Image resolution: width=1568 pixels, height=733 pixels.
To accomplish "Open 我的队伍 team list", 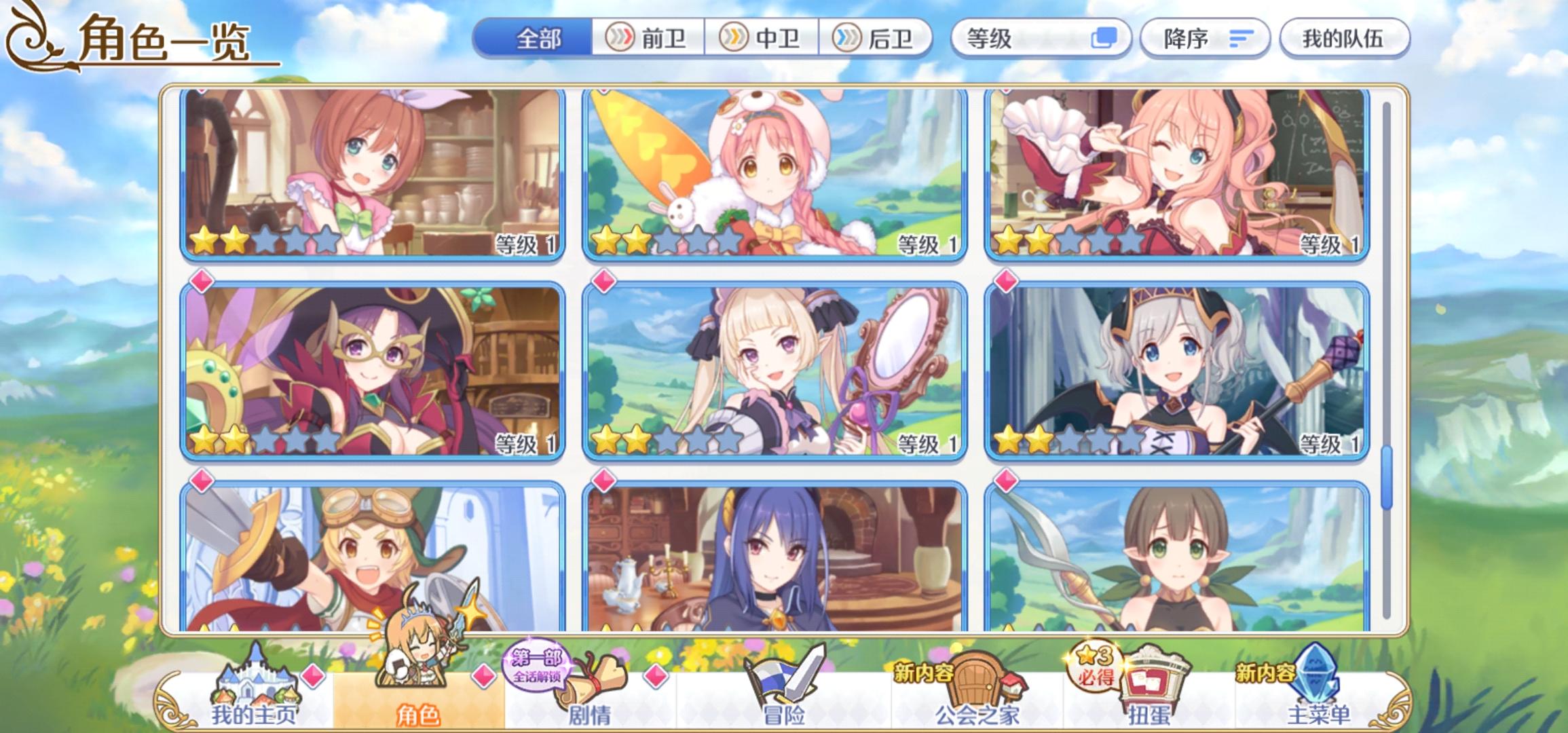I will click(1344, 39).
